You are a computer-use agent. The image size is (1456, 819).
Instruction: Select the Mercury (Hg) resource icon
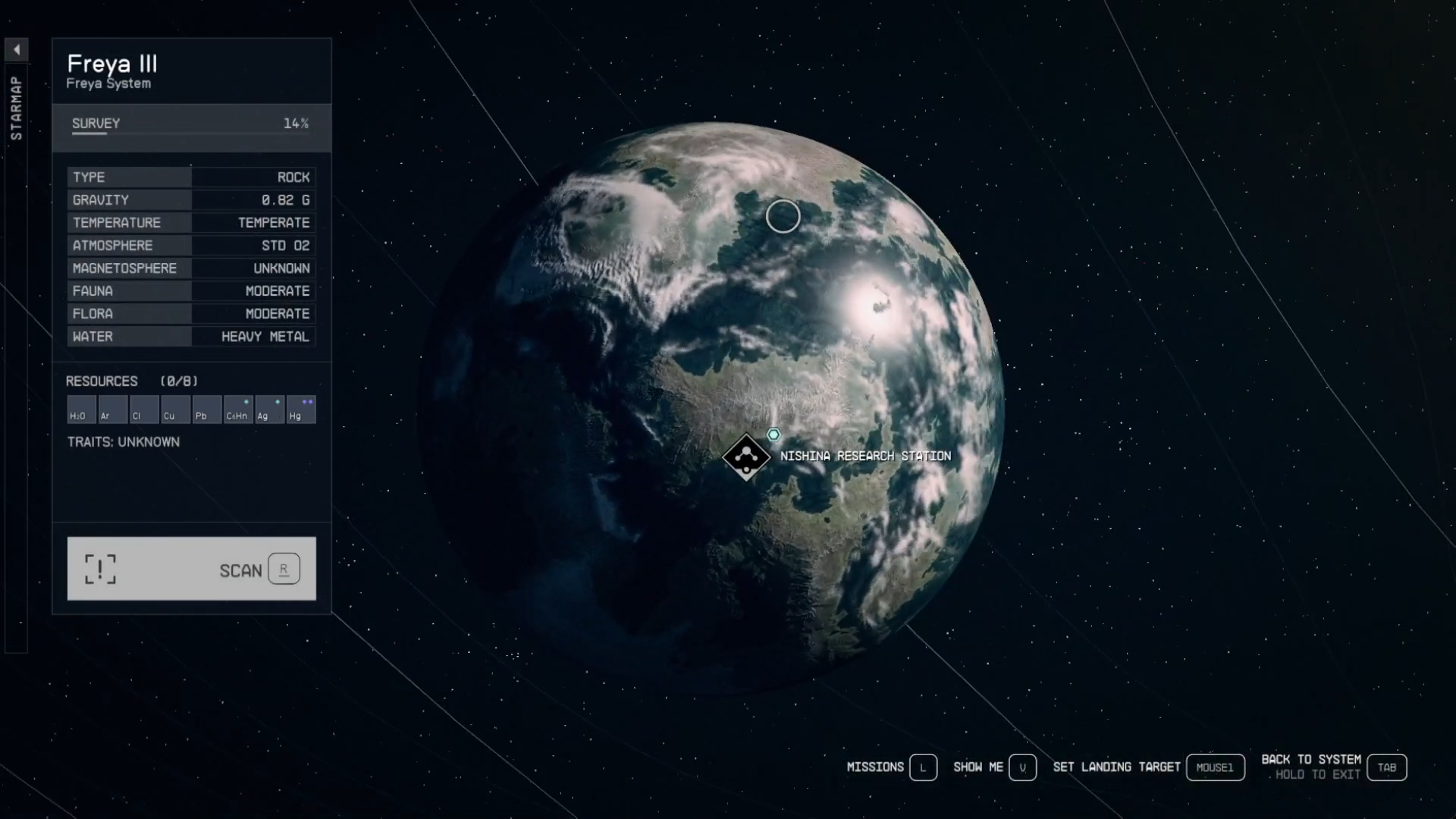click(301, 409)
